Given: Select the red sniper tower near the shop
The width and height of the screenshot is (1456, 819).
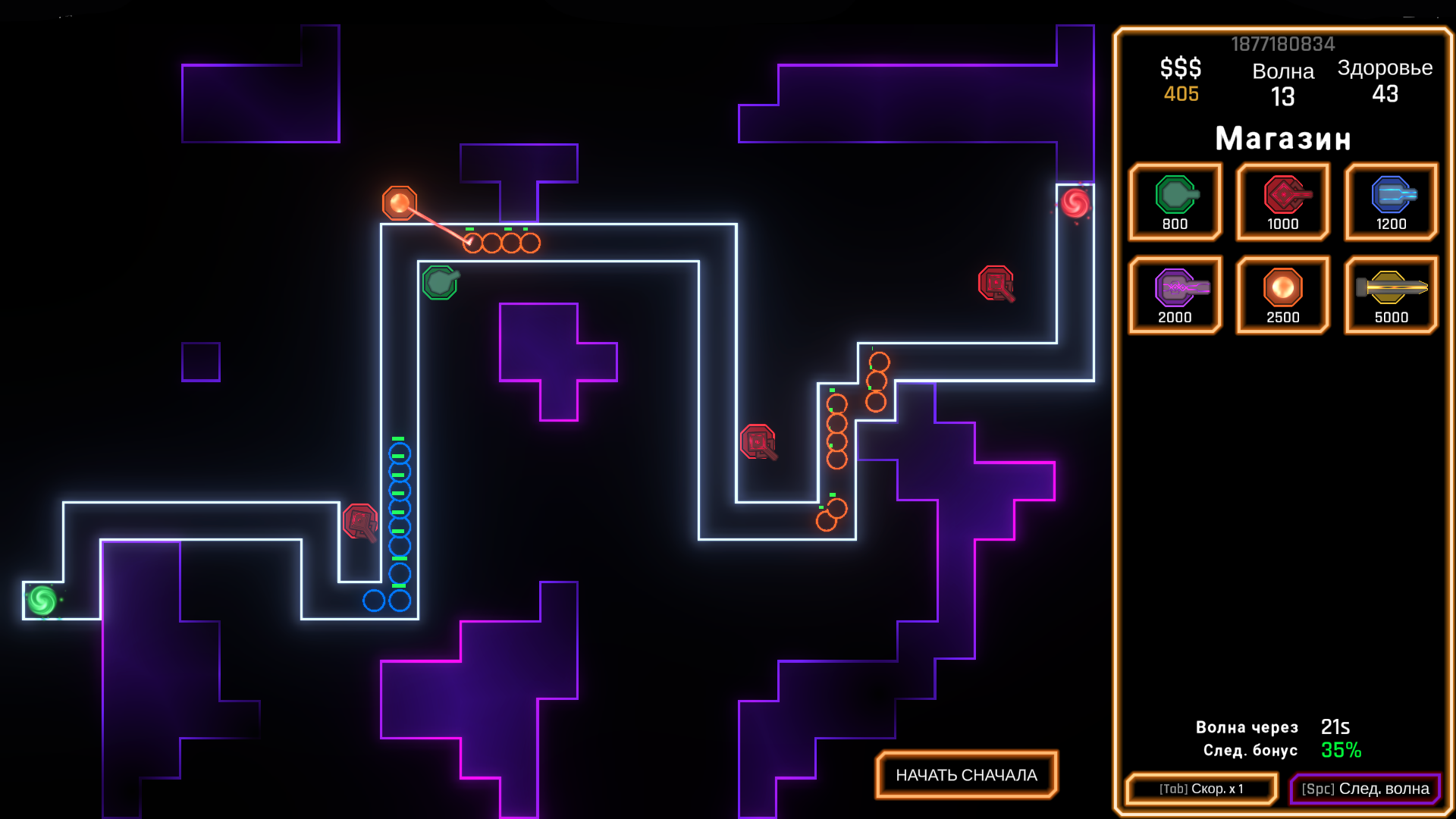Looking at the screenshot, I should point(994,282).
